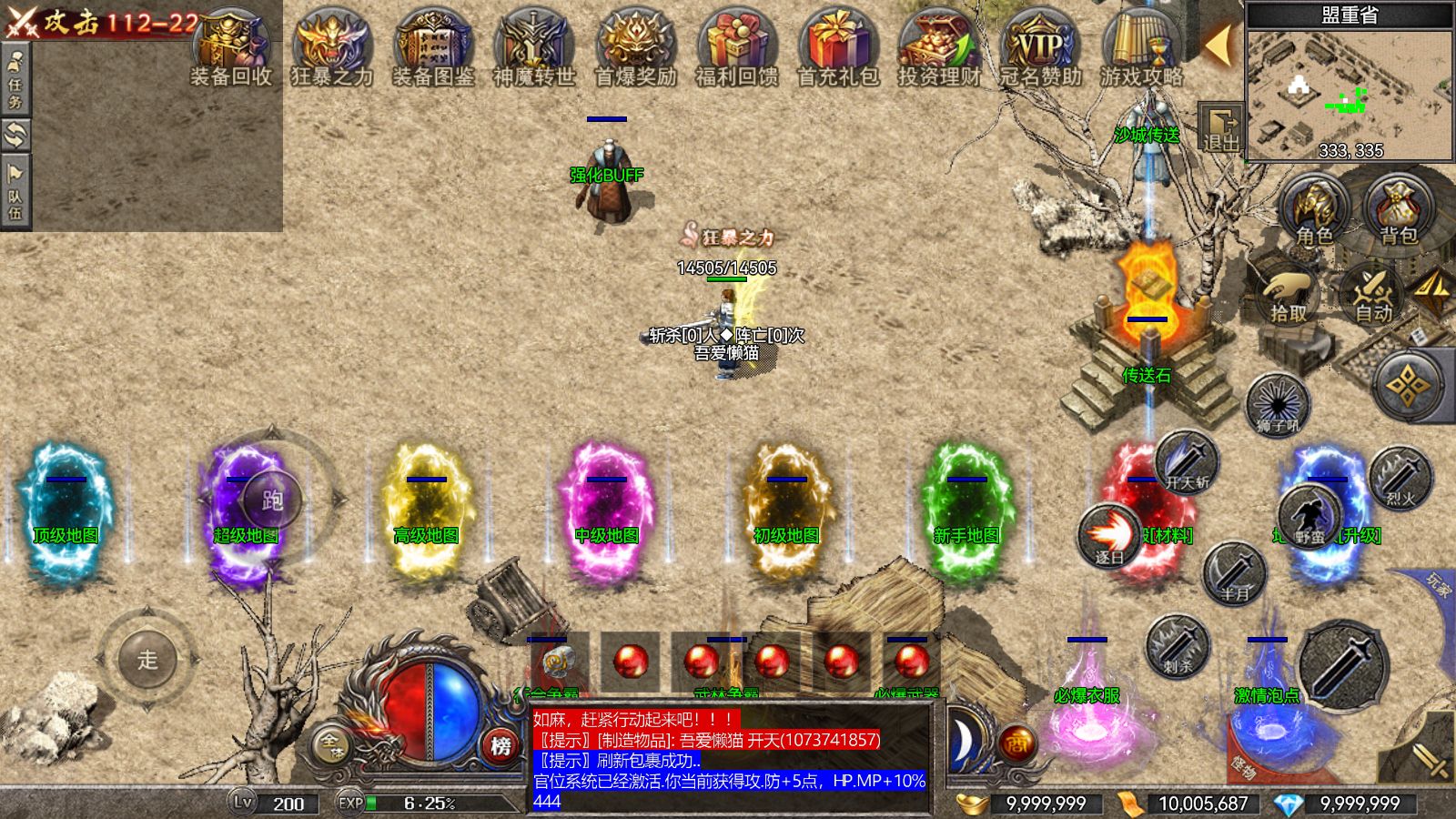Screen dimensions: 1456x819
Task: Activate the 狮子吼 skill
Action: click(x=1278, y=404)
